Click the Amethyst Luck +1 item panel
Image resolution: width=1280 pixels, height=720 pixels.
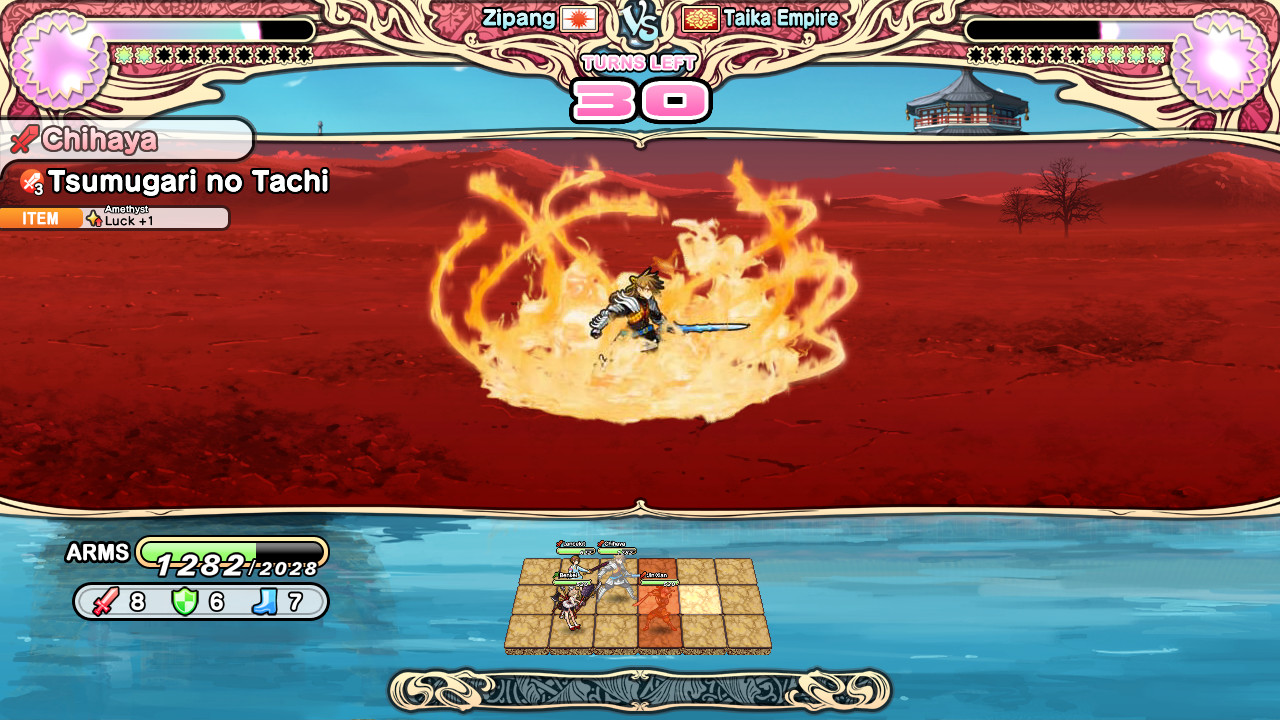coord(115,218)
